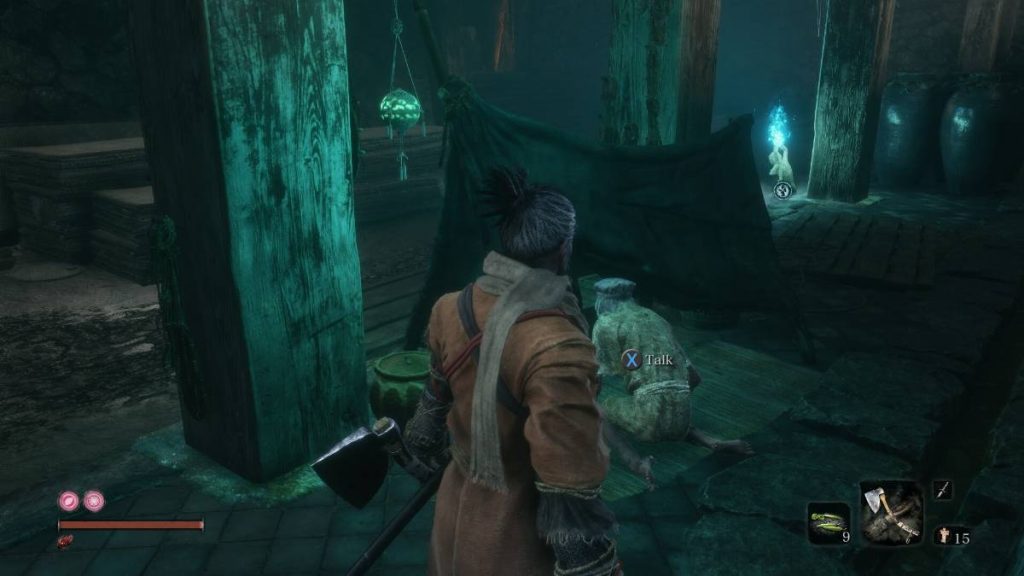Use the green quick item slot
This screenshot has height=576, width=1024.
click(x=829, y=522)
